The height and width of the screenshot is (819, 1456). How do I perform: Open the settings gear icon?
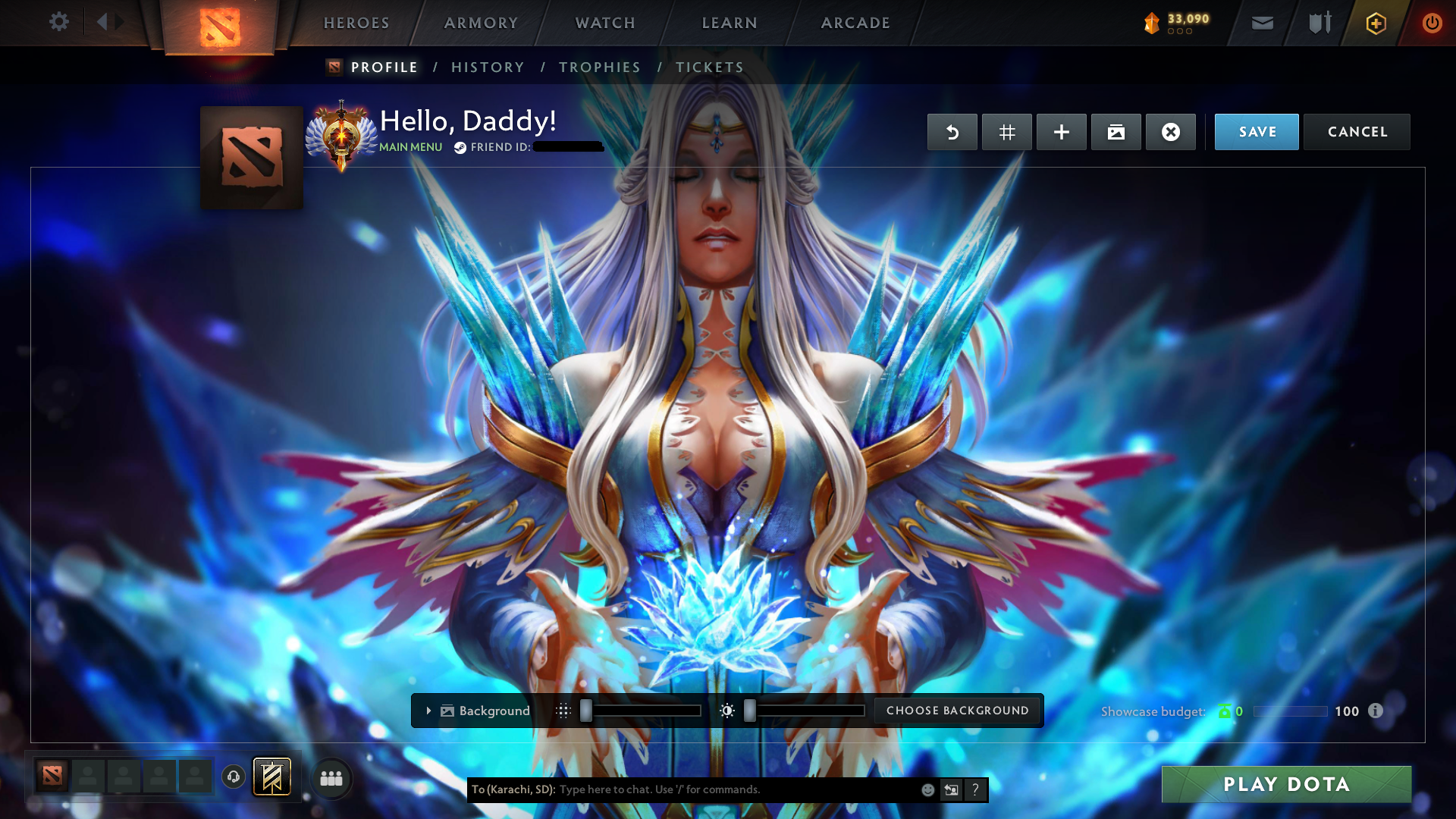point(59,22)
